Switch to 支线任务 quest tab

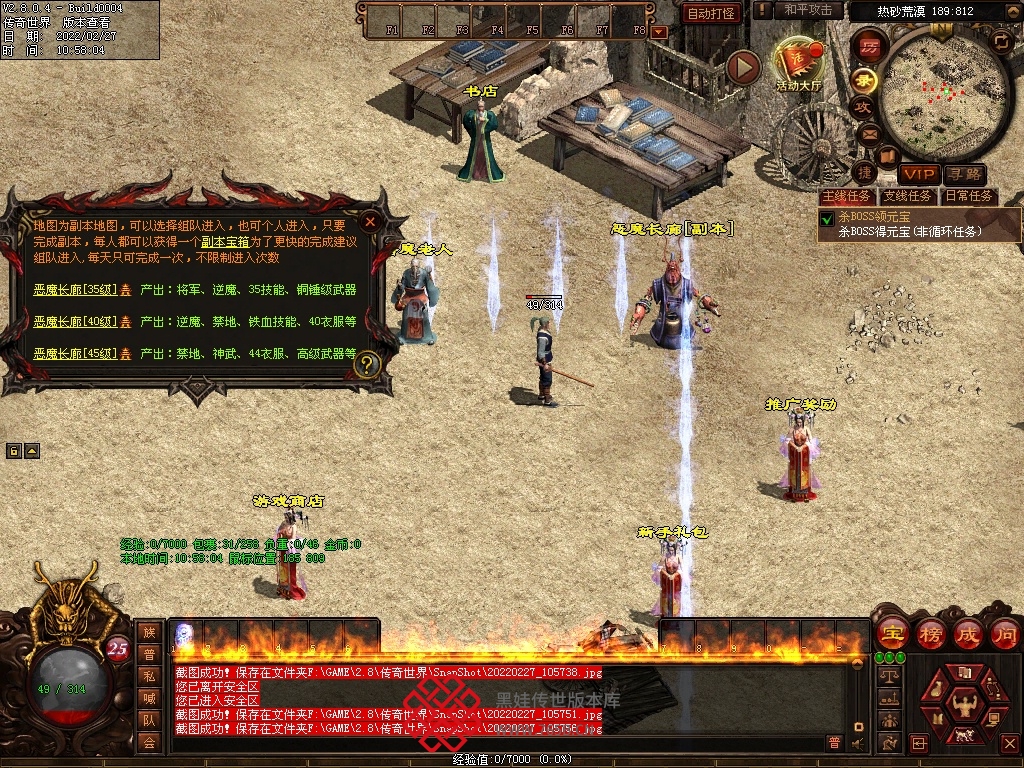[x=908, y=196]
